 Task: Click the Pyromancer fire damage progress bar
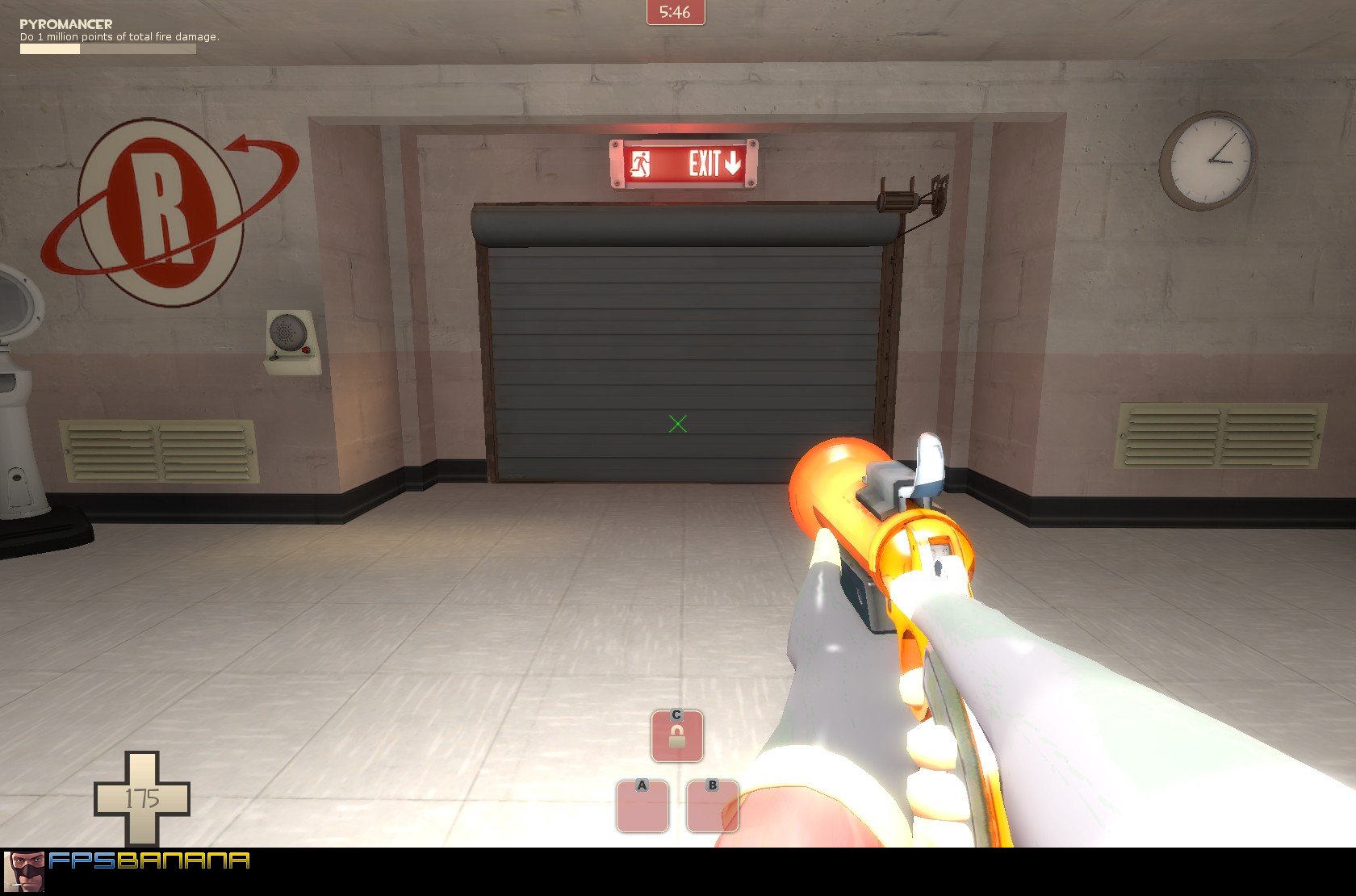click(x=107, y=48)
